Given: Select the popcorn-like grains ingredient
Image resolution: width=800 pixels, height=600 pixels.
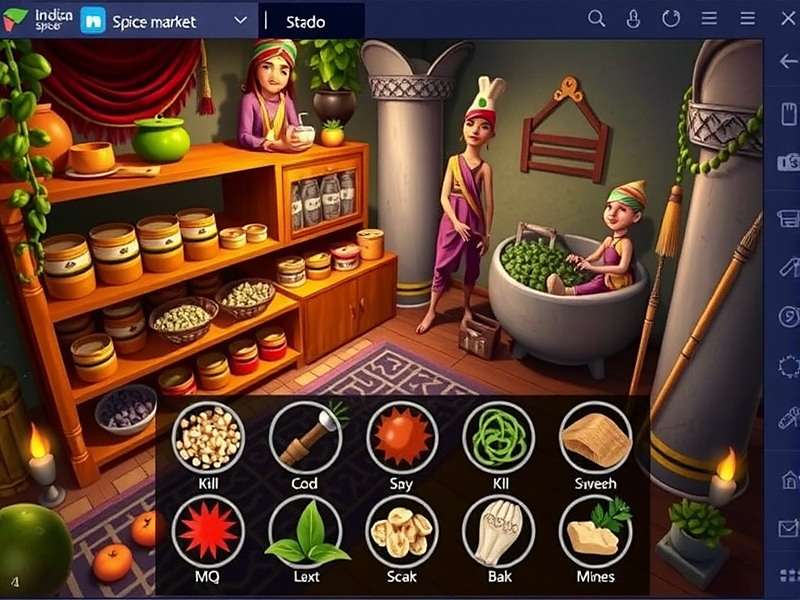Looking at the screenshot, I should pos(208,437).
